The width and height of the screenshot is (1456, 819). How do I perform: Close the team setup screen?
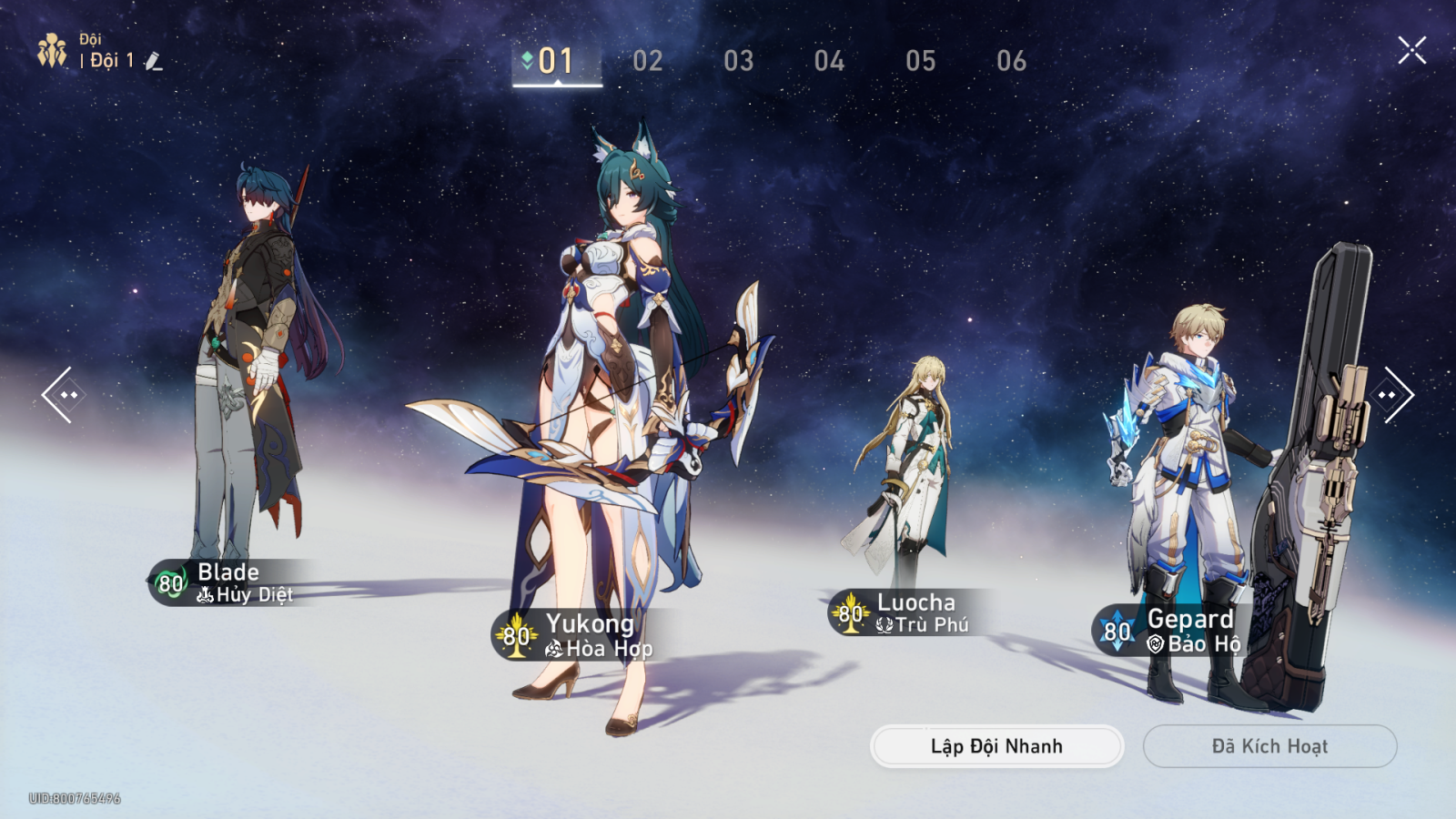(x=1411, y=50)
